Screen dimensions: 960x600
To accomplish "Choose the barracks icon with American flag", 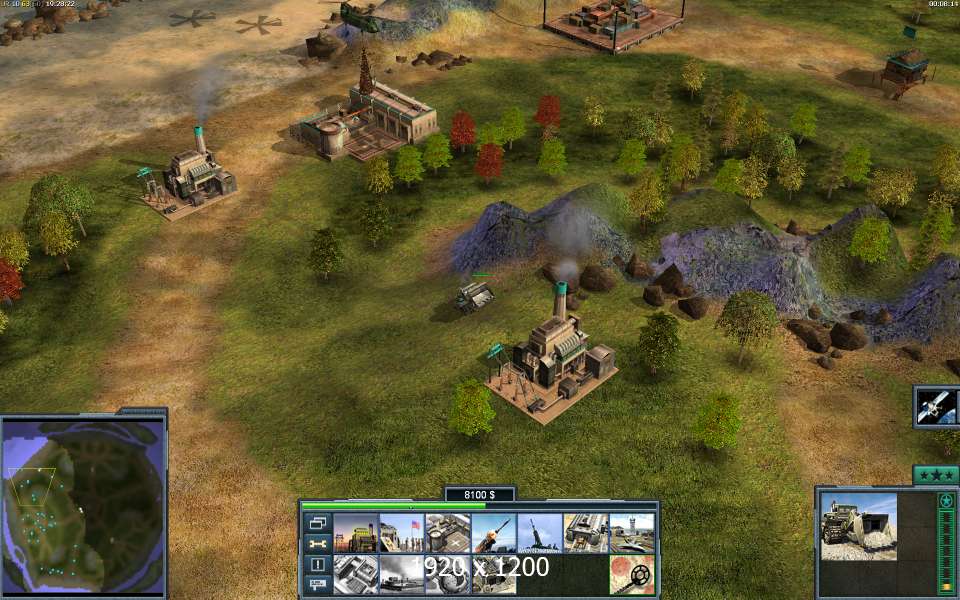I will (401, 533).
